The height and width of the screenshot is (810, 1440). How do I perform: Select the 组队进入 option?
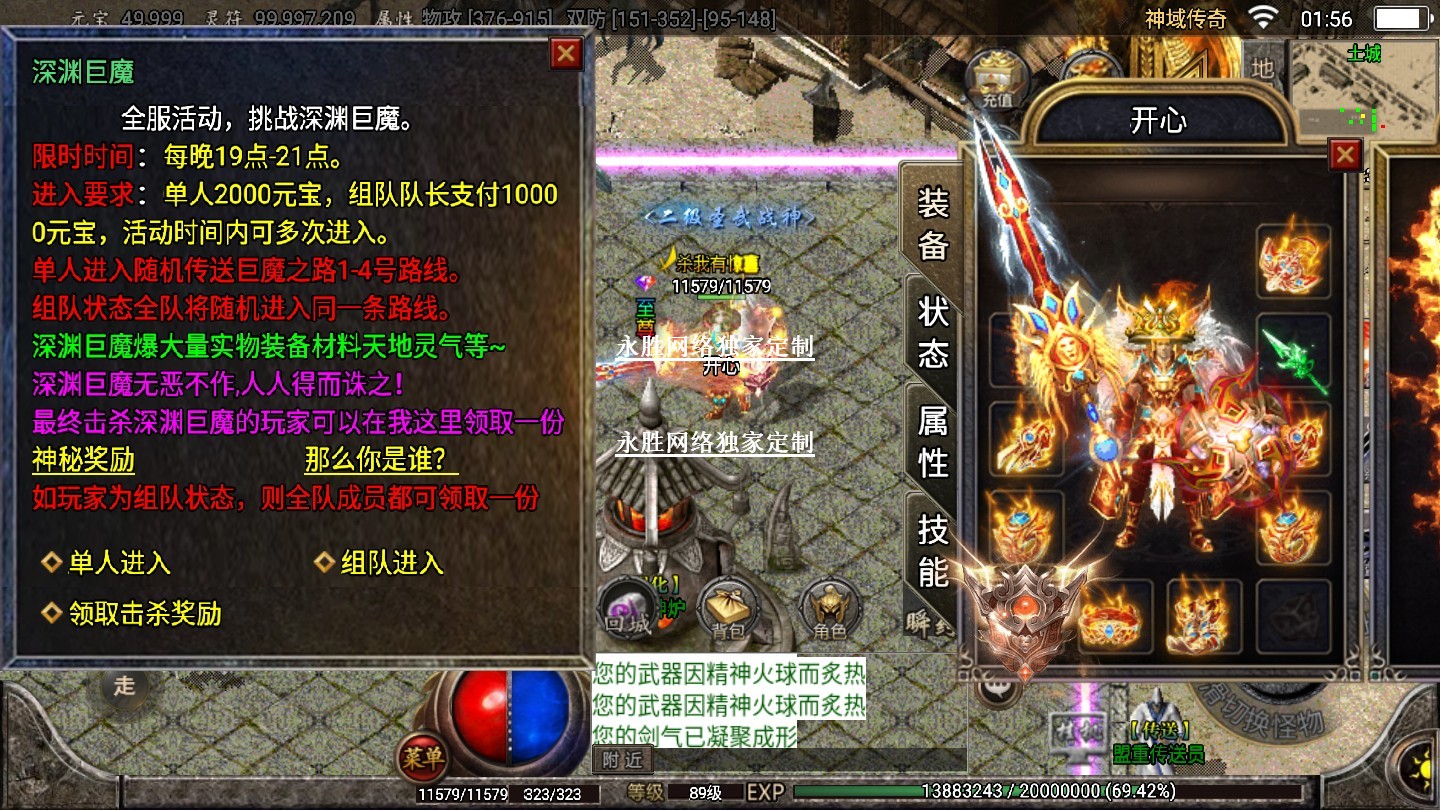(391, 563)
